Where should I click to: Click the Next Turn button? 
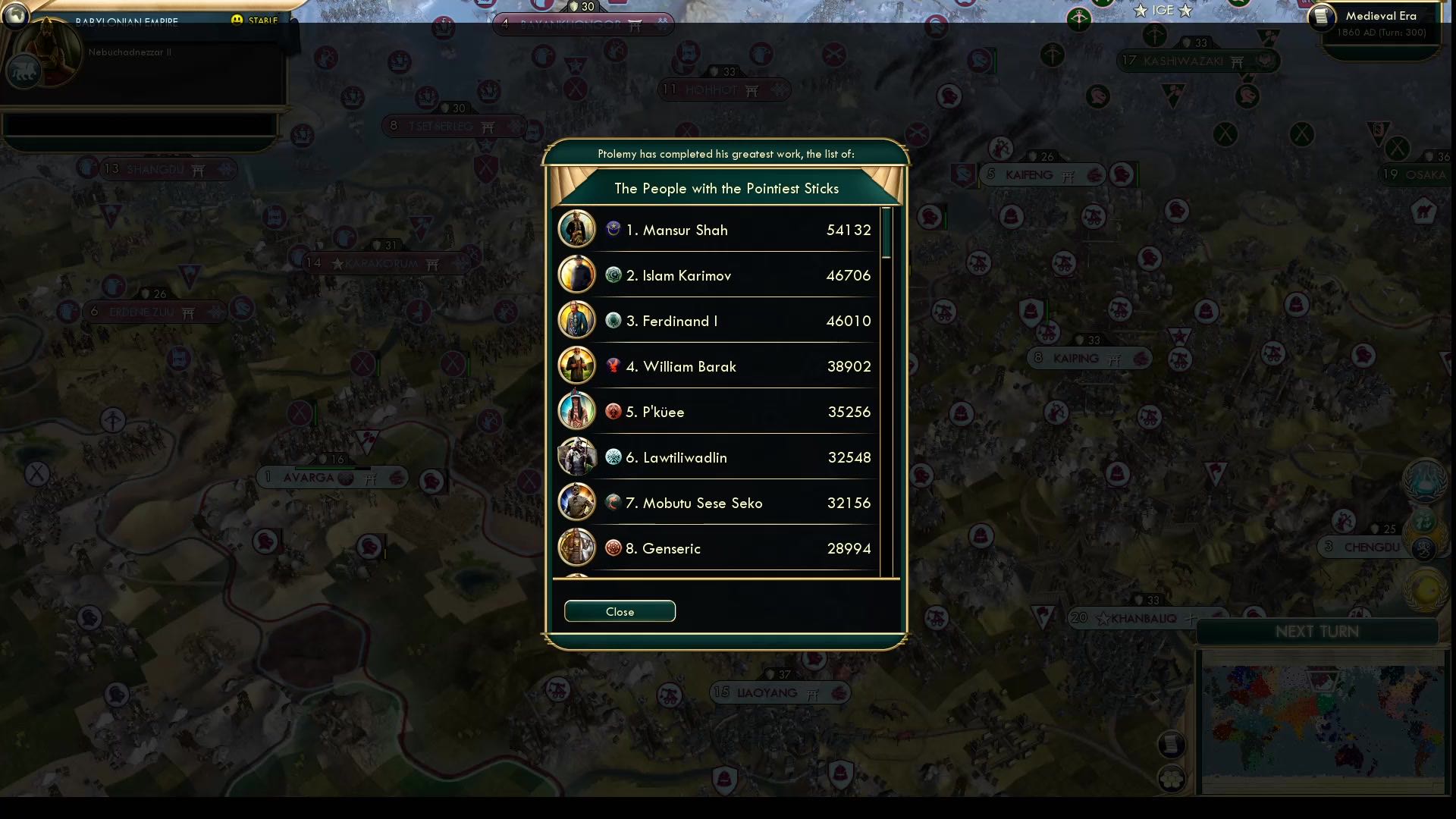1319,631
